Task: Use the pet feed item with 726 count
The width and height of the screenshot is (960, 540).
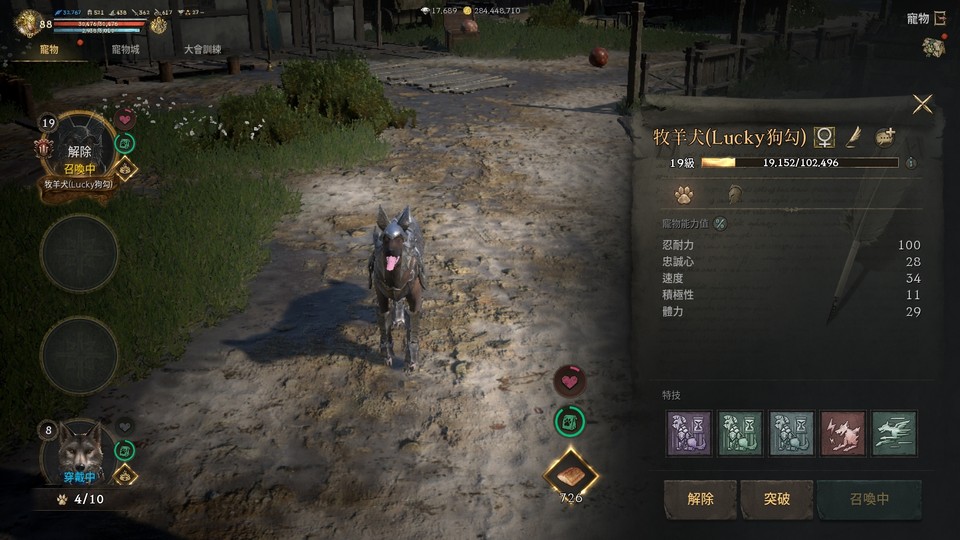Action: [x=571, y=474]
